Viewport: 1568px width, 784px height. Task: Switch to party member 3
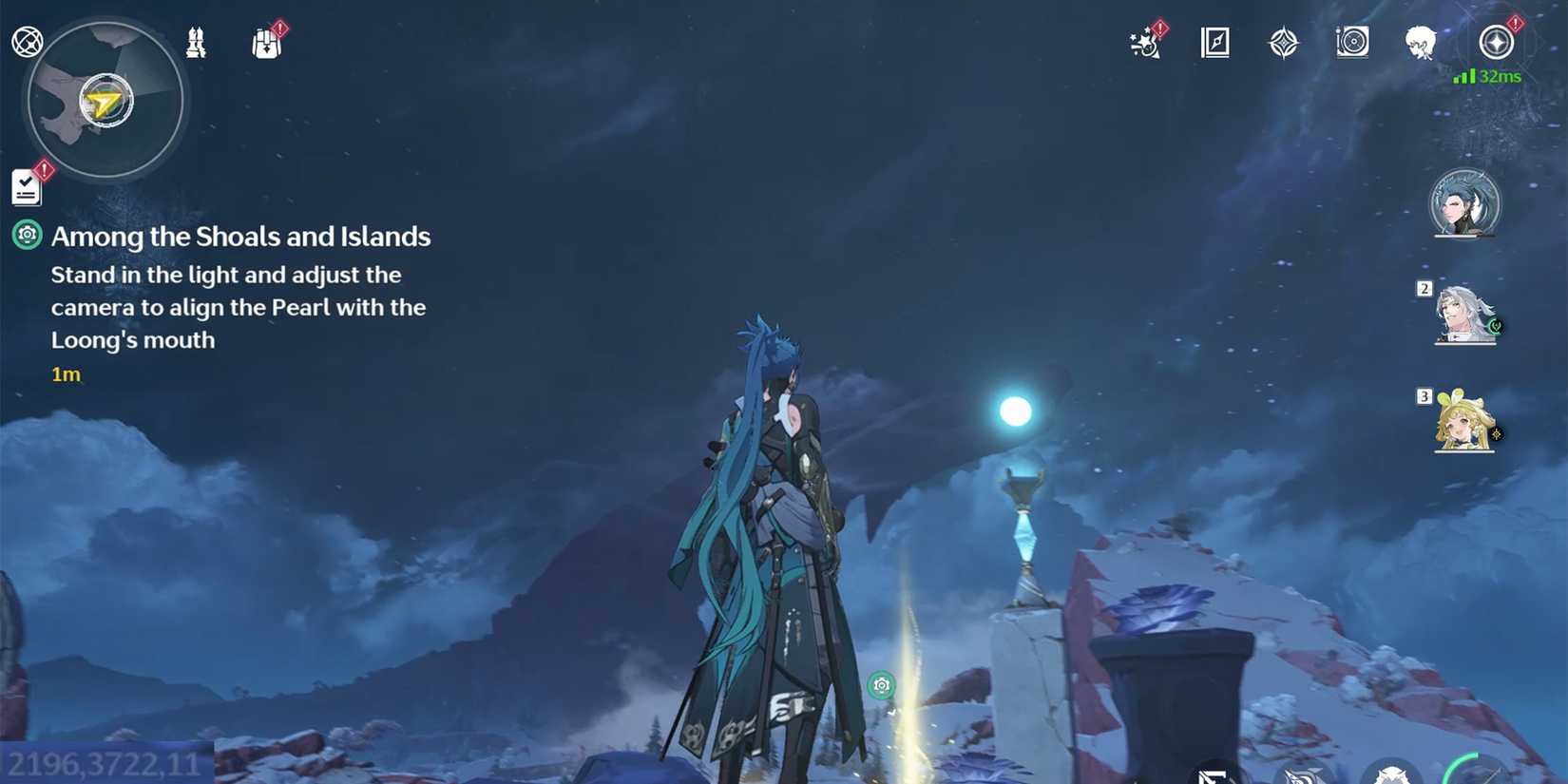pos(1464,428)
